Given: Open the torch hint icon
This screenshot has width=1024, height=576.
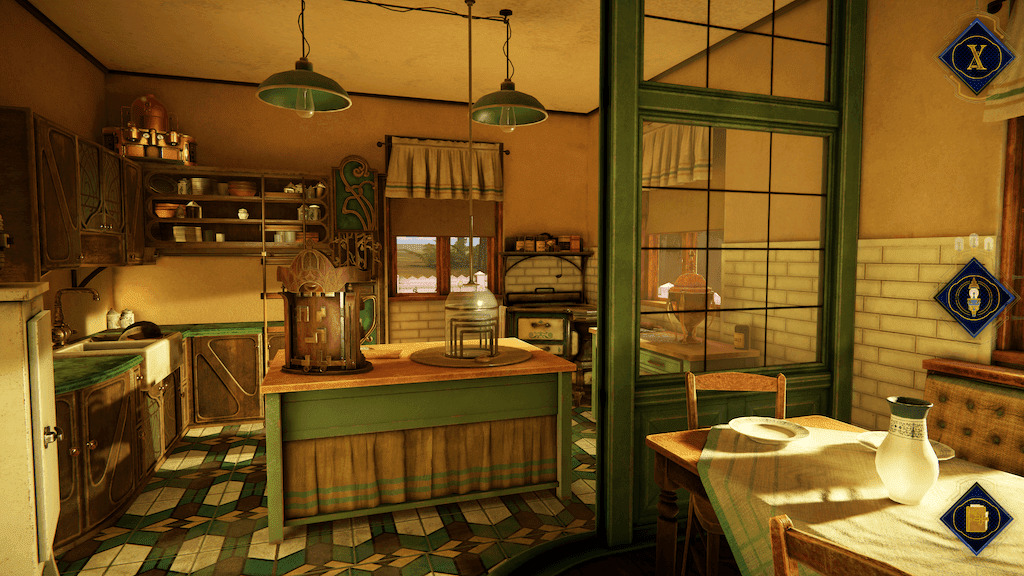Looking at the screenshot, I should [974, 297].
